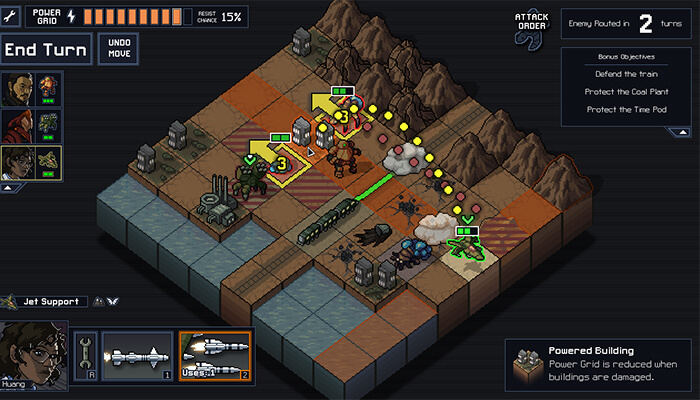Click the End Turn button
Viewport: 700px width, 400px height.
pos(47,49)
